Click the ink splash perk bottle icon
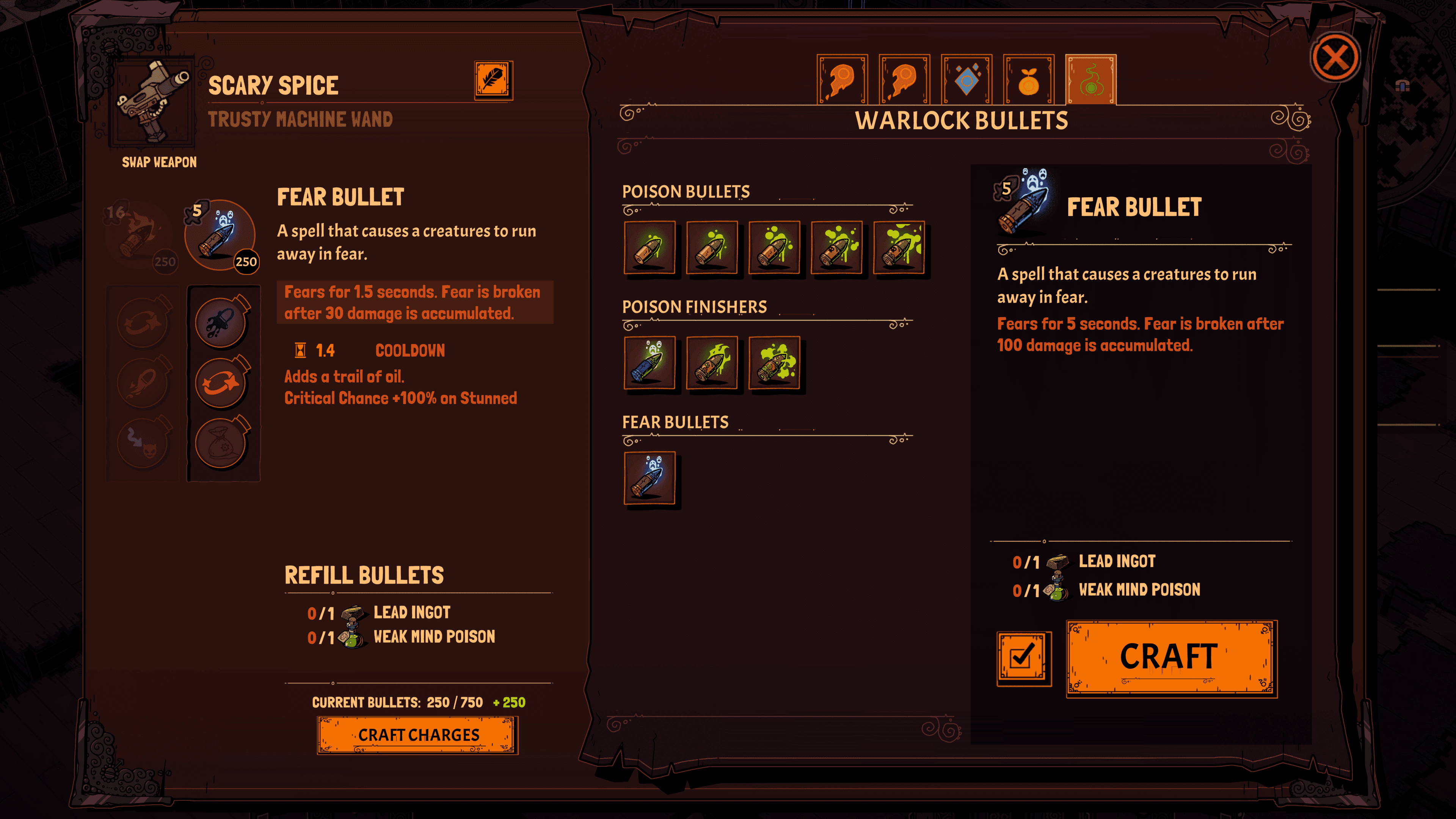This screenshot has height=819, width=1456. pos(220,322)
